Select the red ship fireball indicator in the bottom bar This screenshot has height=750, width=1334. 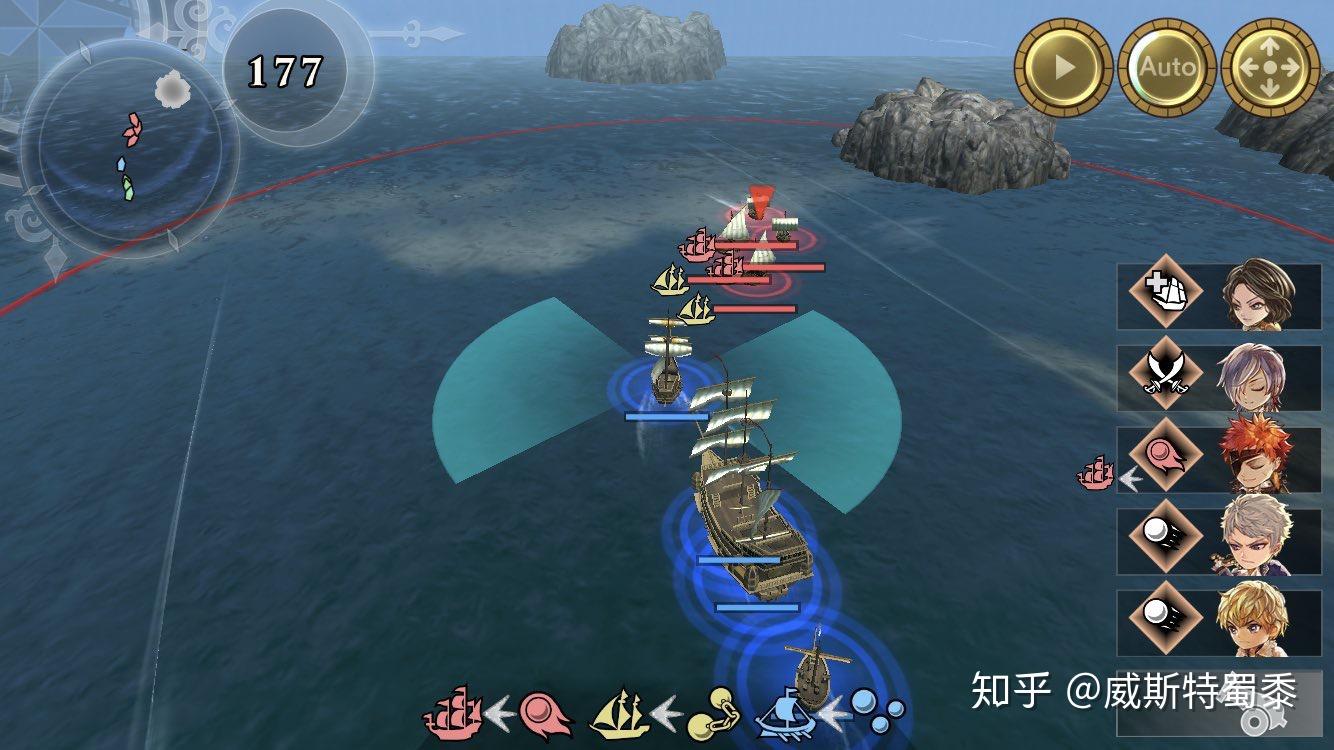point(499,712)
